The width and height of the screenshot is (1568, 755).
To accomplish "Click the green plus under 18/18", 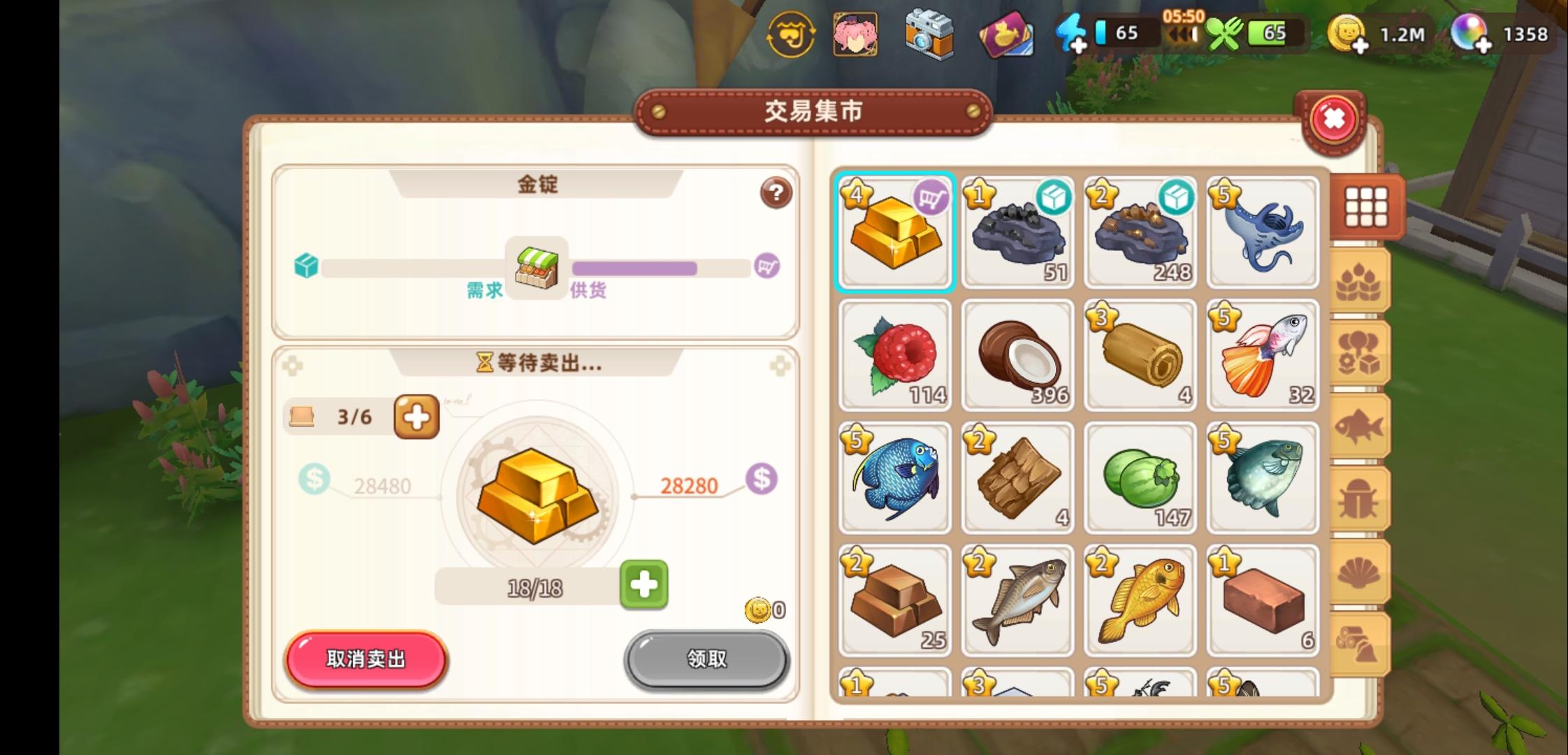I will 644,586.
